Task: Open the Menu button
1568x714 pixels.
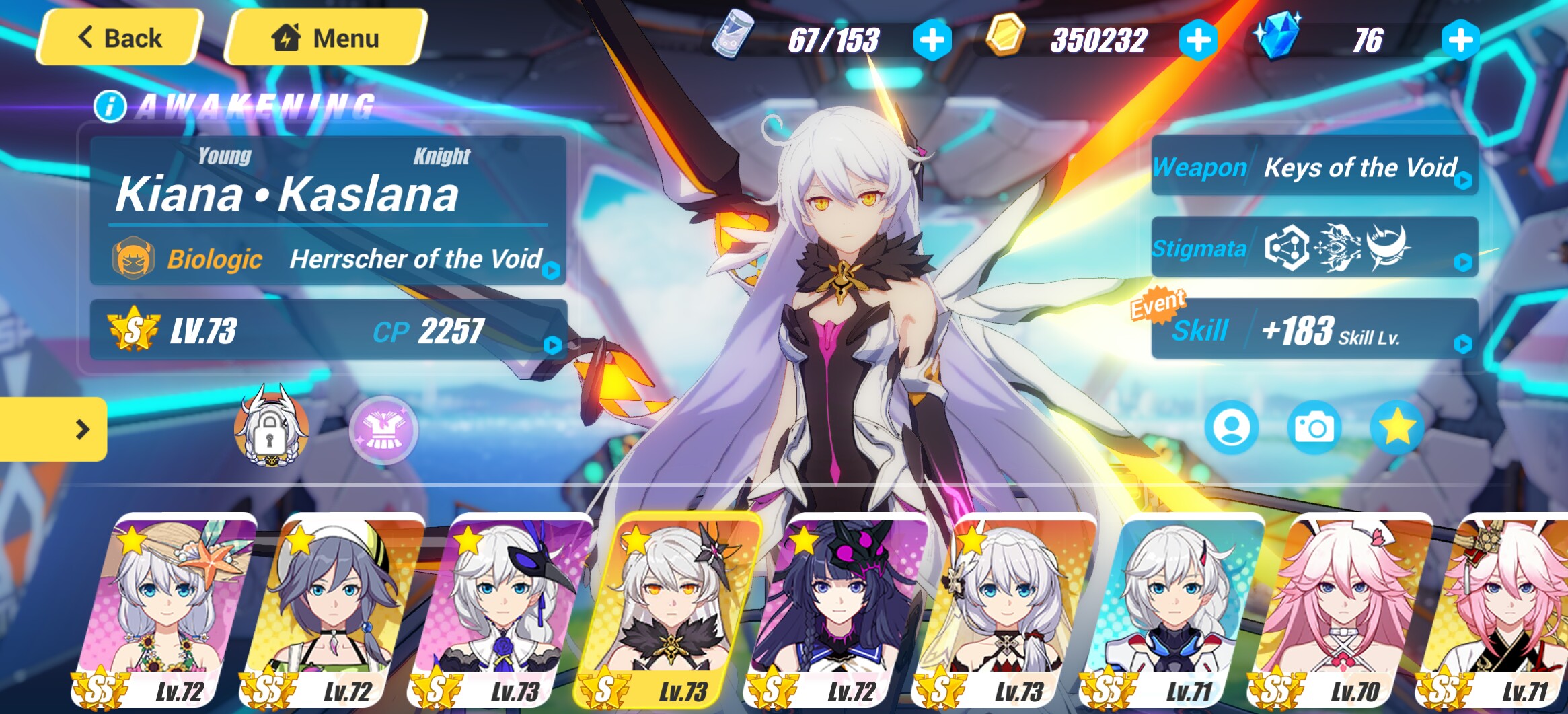Action: [326, 38]
